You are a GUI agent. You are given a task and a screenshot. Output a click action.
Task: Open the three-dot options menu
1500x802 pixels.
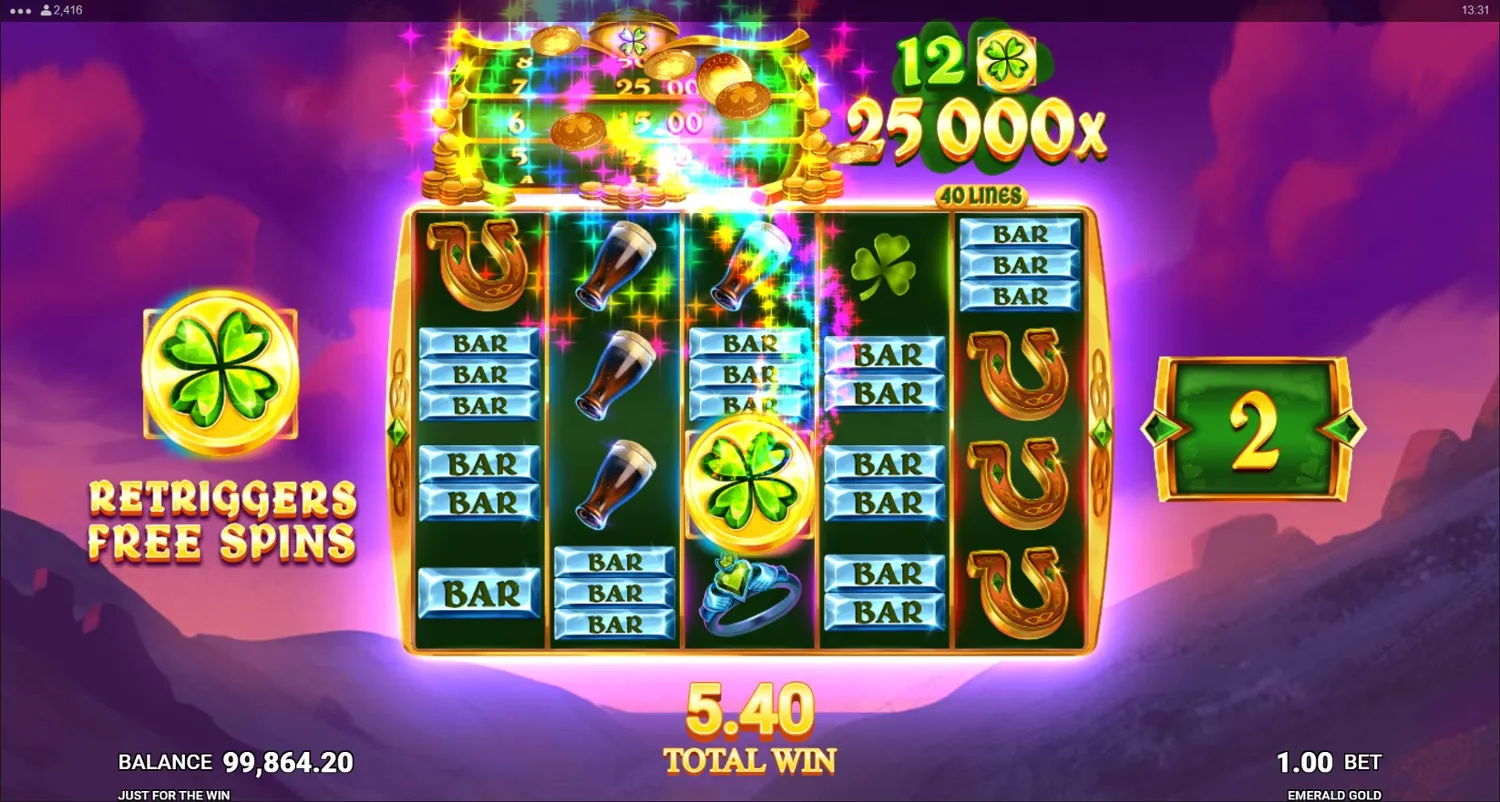pyautogui.click(x=22, y=10)
